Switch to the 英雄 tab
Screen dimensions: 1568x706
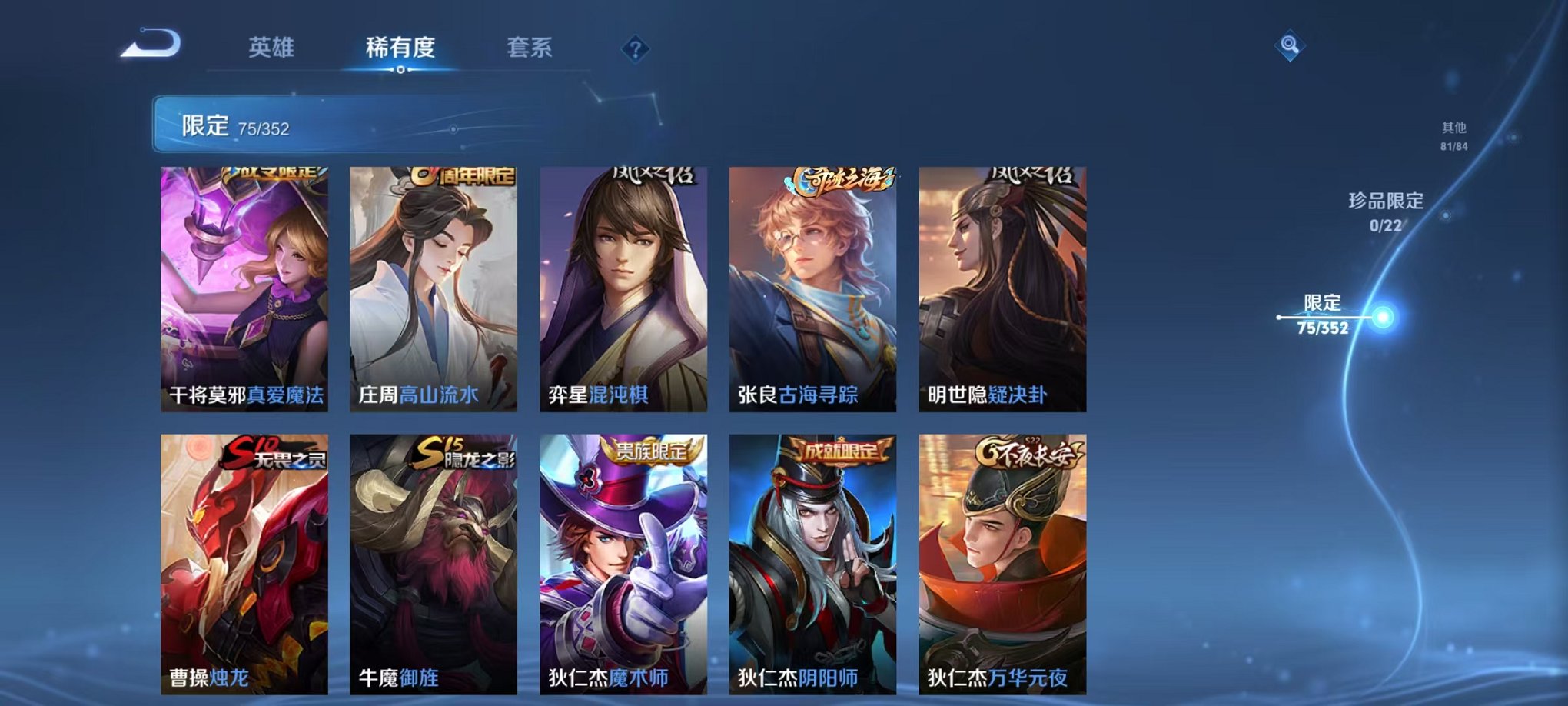[273, 48]
